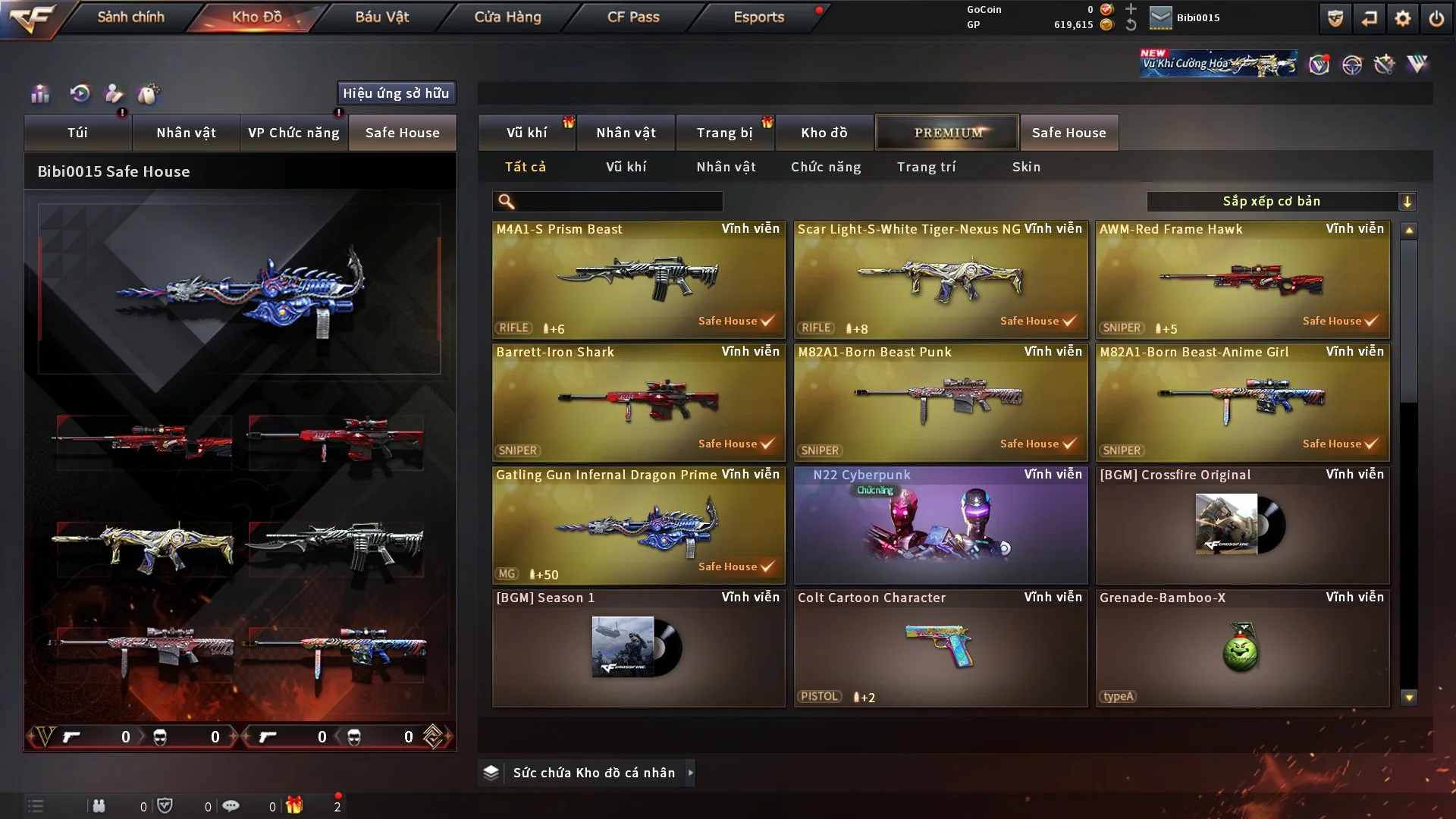Viewport: 1456px width, 819px height.
Task: Switch to the Vũ khí main tab
Action: [526, 133]
